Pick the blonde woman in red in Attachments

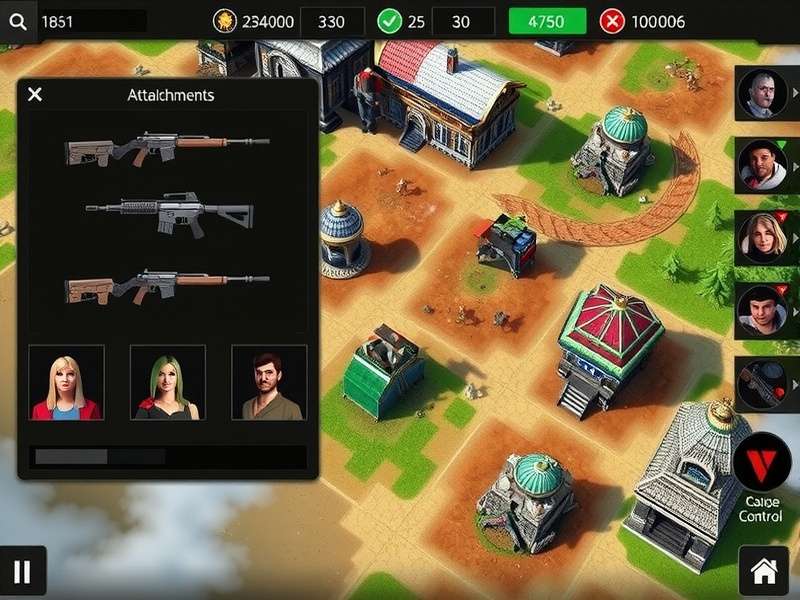(x=66, y=383)
